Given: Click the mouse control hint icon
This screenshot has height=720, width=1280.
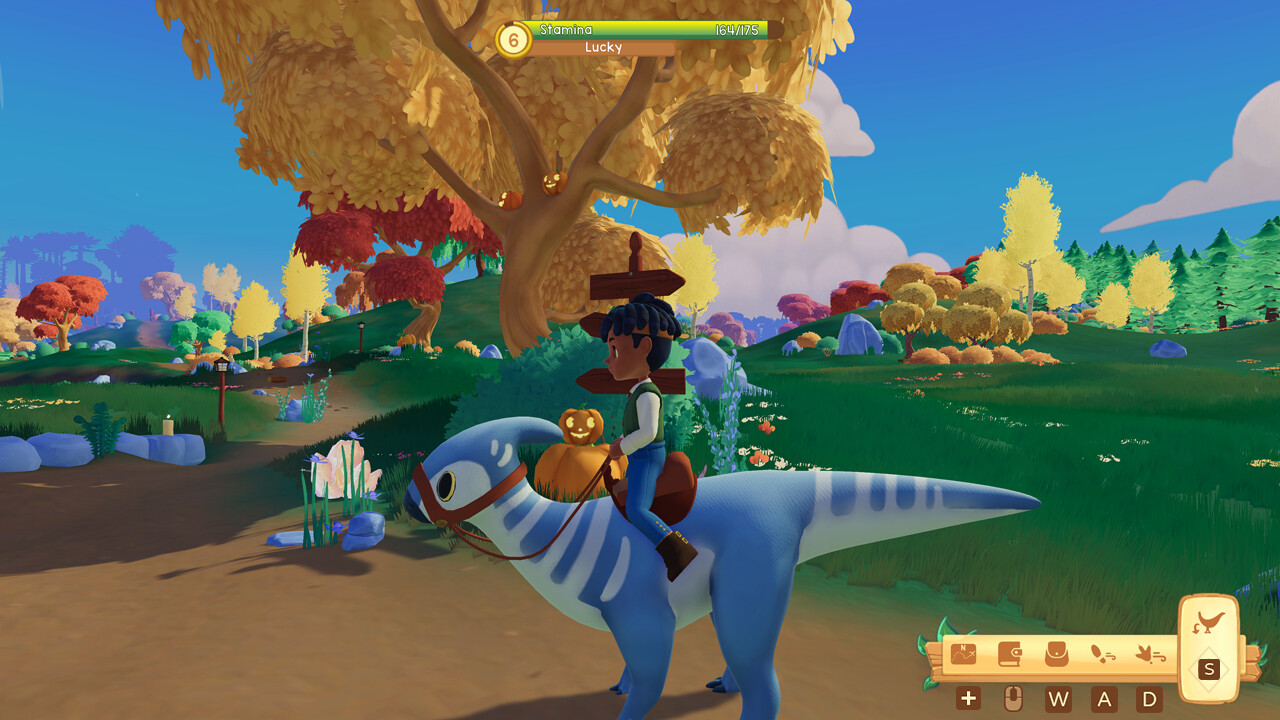Looking at the screenshot, I should [1013, 698].
